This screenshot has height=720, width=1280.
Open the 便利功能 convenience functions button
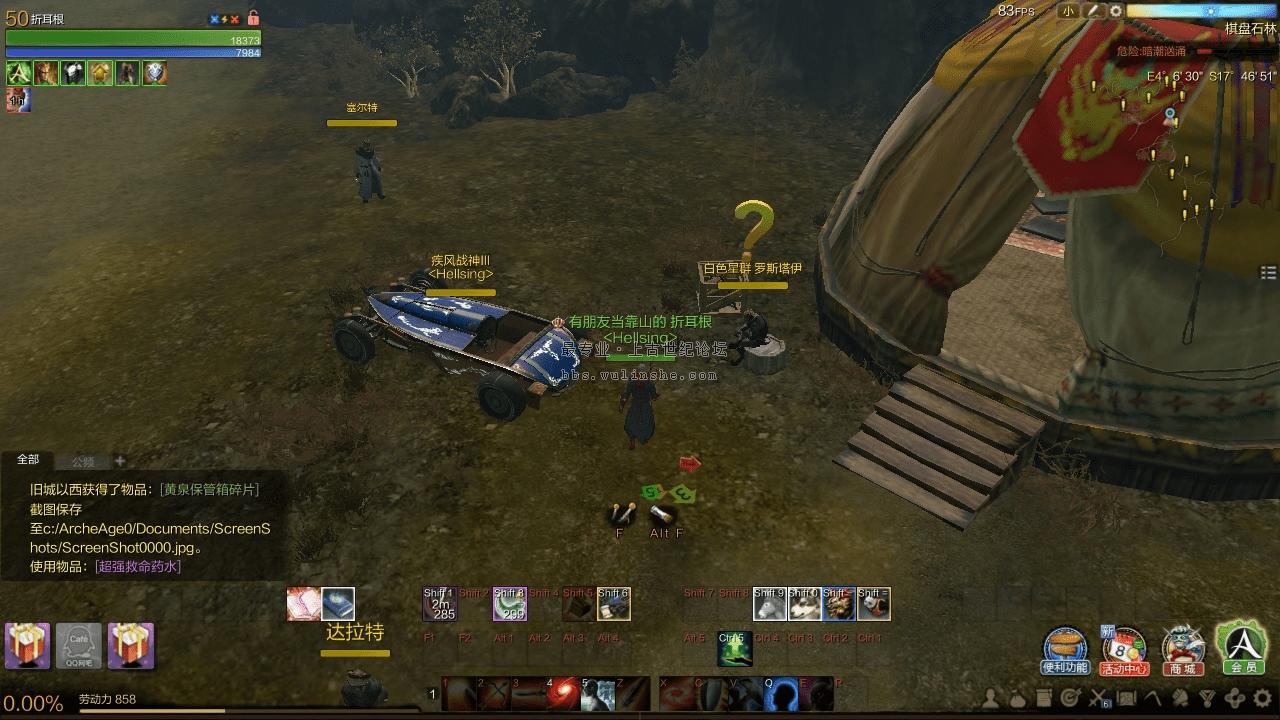(1065, 650)
